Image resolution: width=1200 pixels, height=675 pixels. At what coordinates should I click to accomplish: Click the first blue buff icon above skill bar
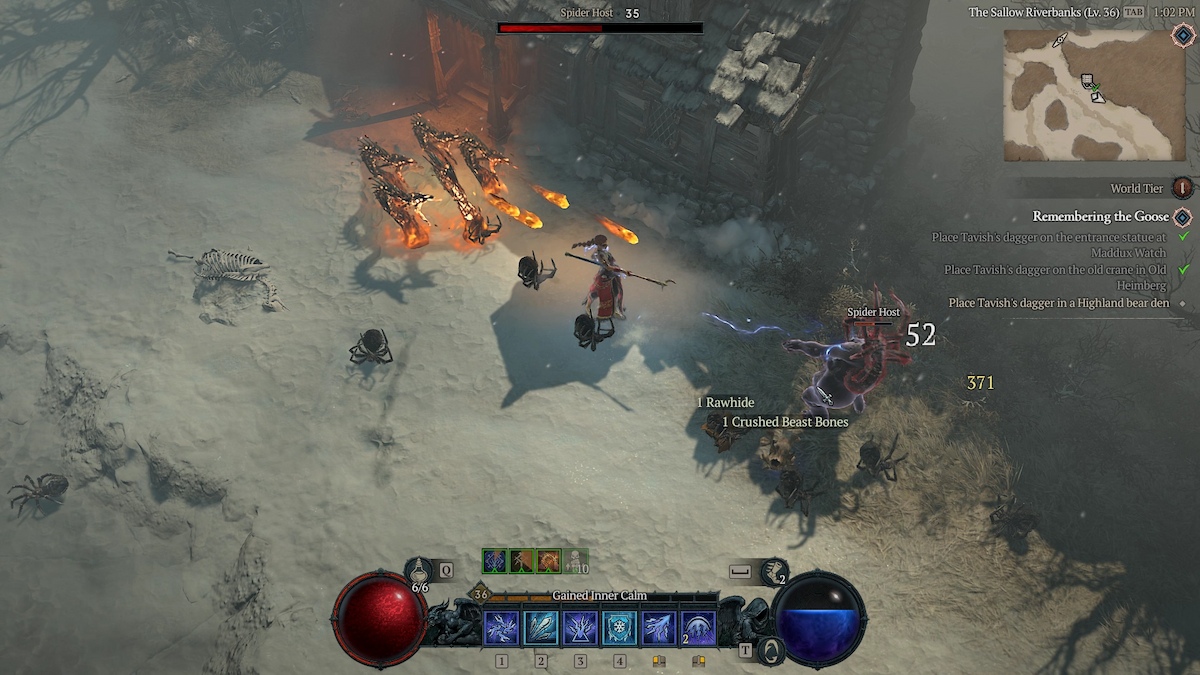point(494,561)
